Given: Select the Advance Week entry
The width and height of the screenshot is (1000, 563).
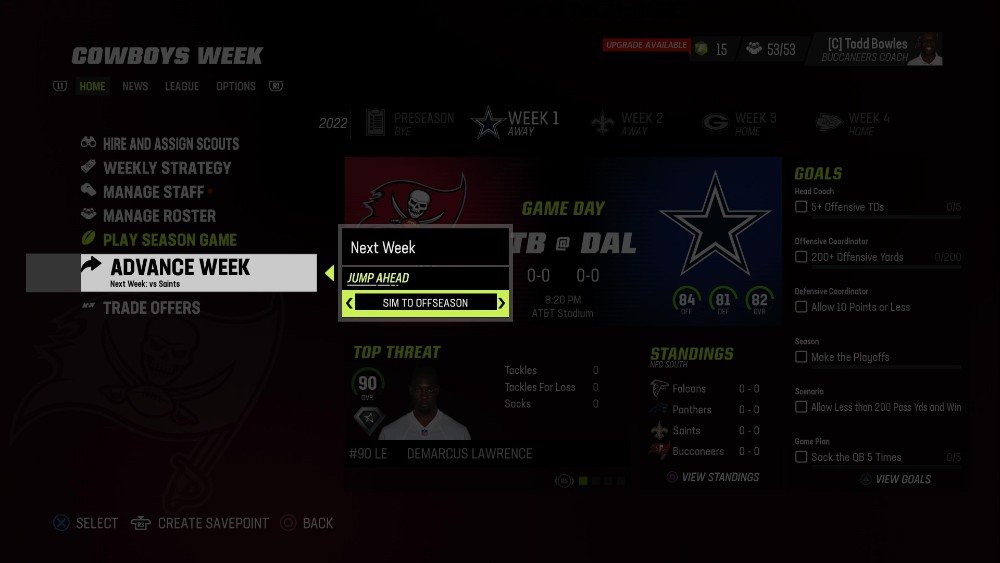Looking at the screenshot, I should pos(180,268).
